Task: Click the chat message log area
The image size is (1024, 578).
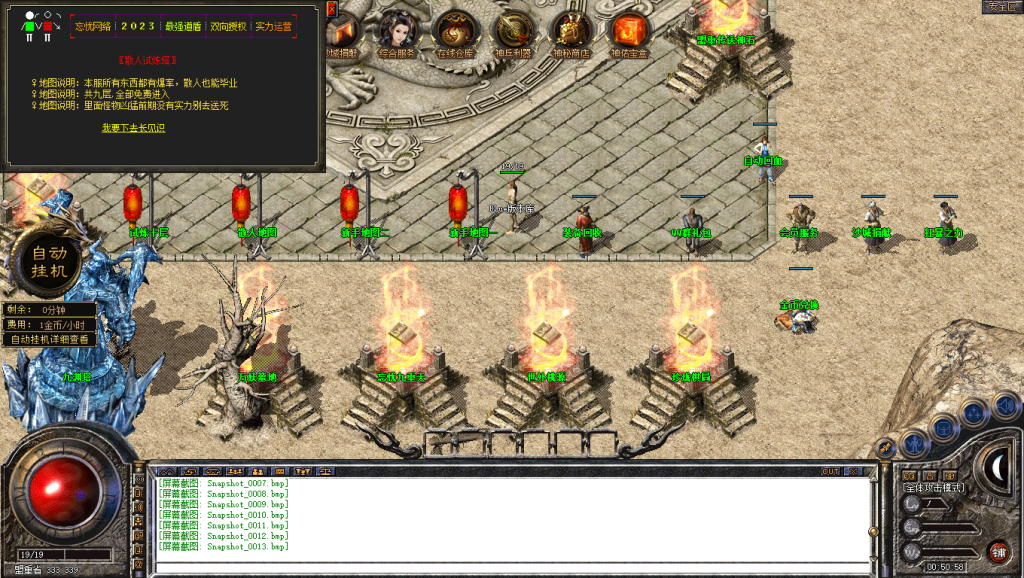Action: [500, 515]
